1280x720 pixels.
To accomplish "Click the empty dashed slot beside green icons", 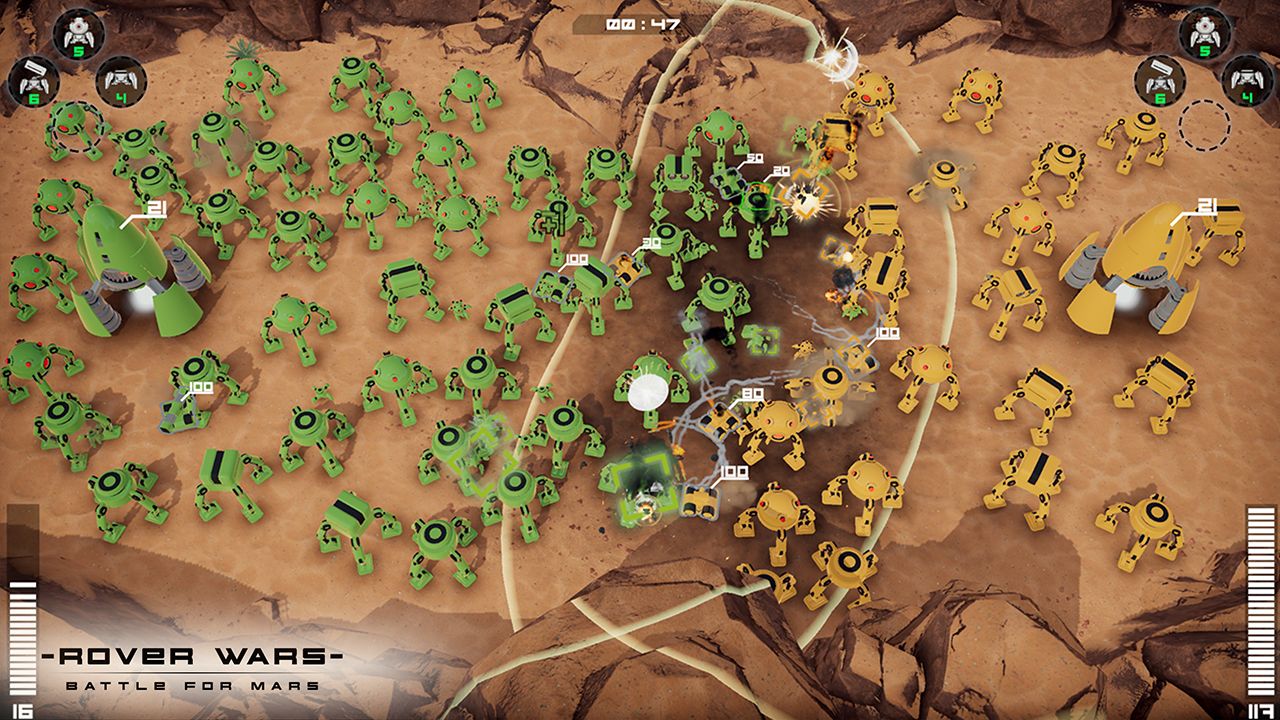I will [x=77, y=128].
